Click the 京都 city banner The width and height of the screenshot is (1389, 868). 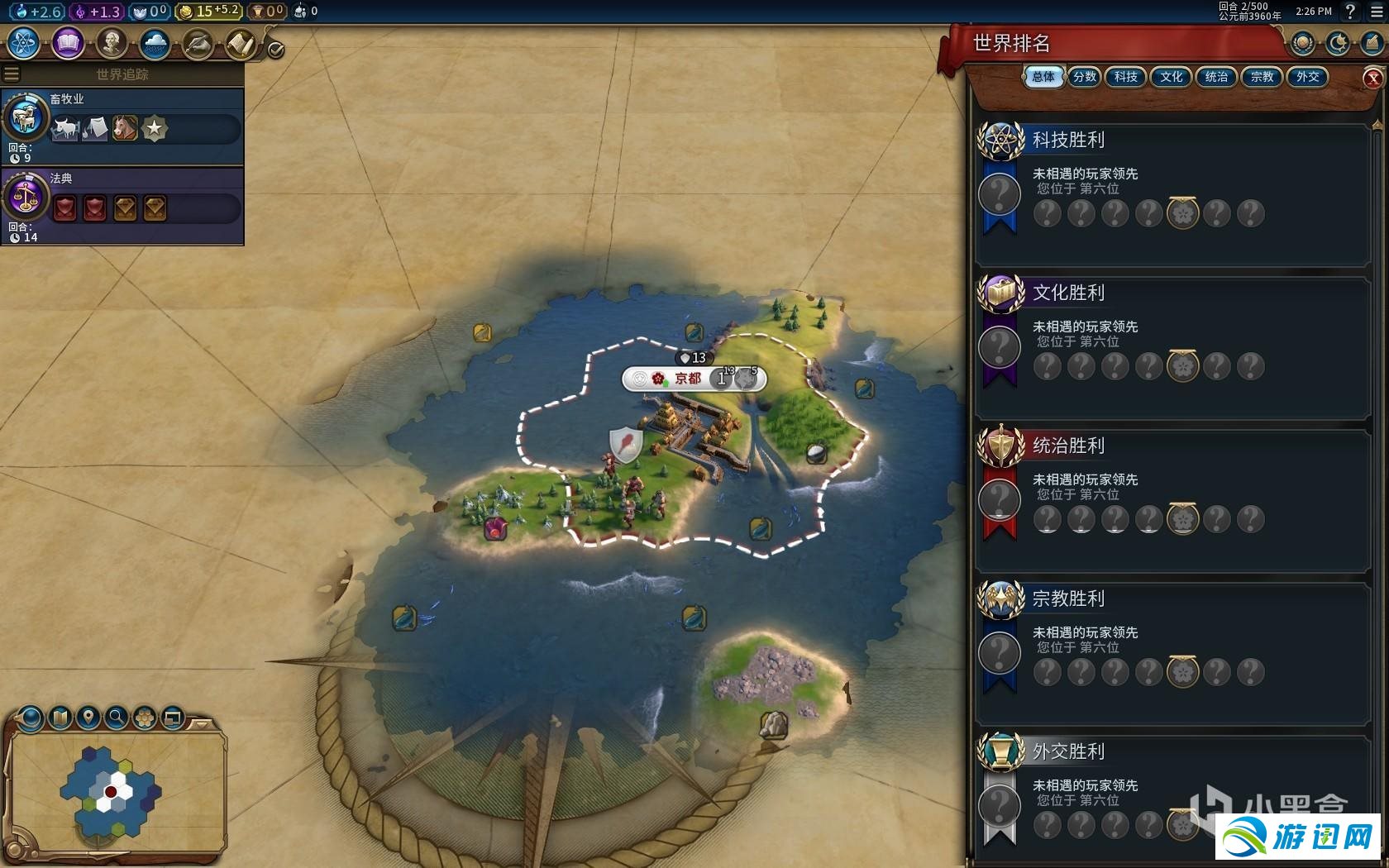(688, 379)
